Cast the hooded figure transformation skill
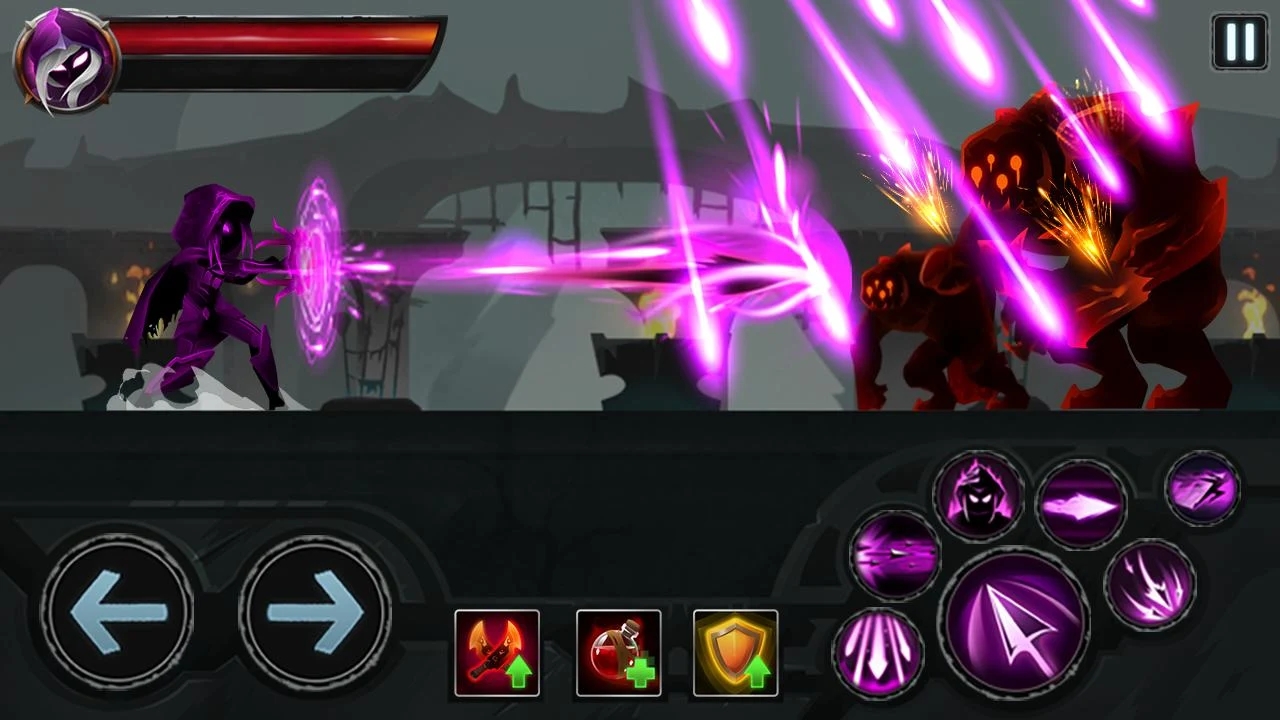This screenshot has height=720, width=1280. coord(978,495)
